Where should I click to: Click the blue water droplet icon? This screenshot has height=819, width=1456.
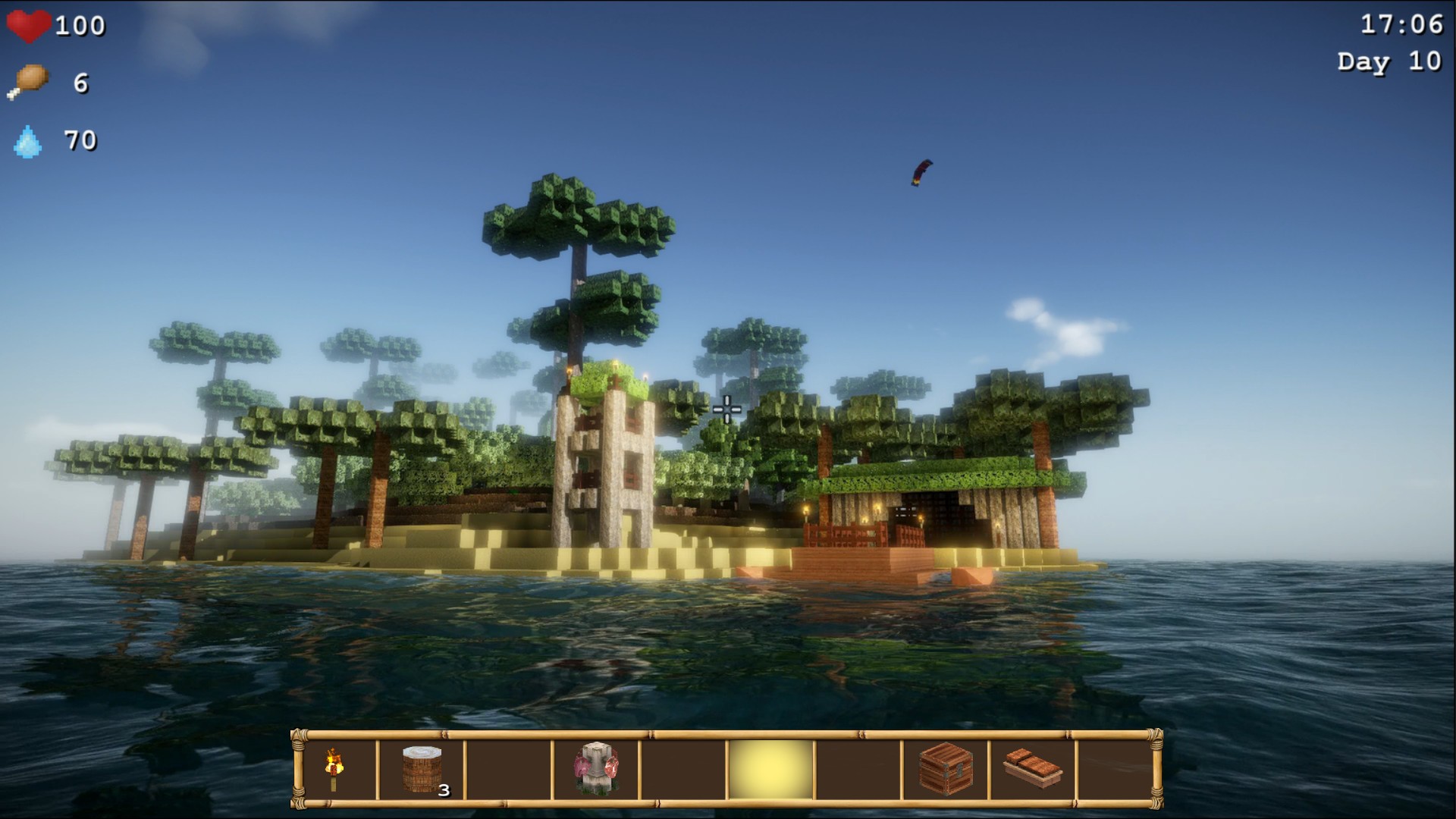tap(27, 140)
